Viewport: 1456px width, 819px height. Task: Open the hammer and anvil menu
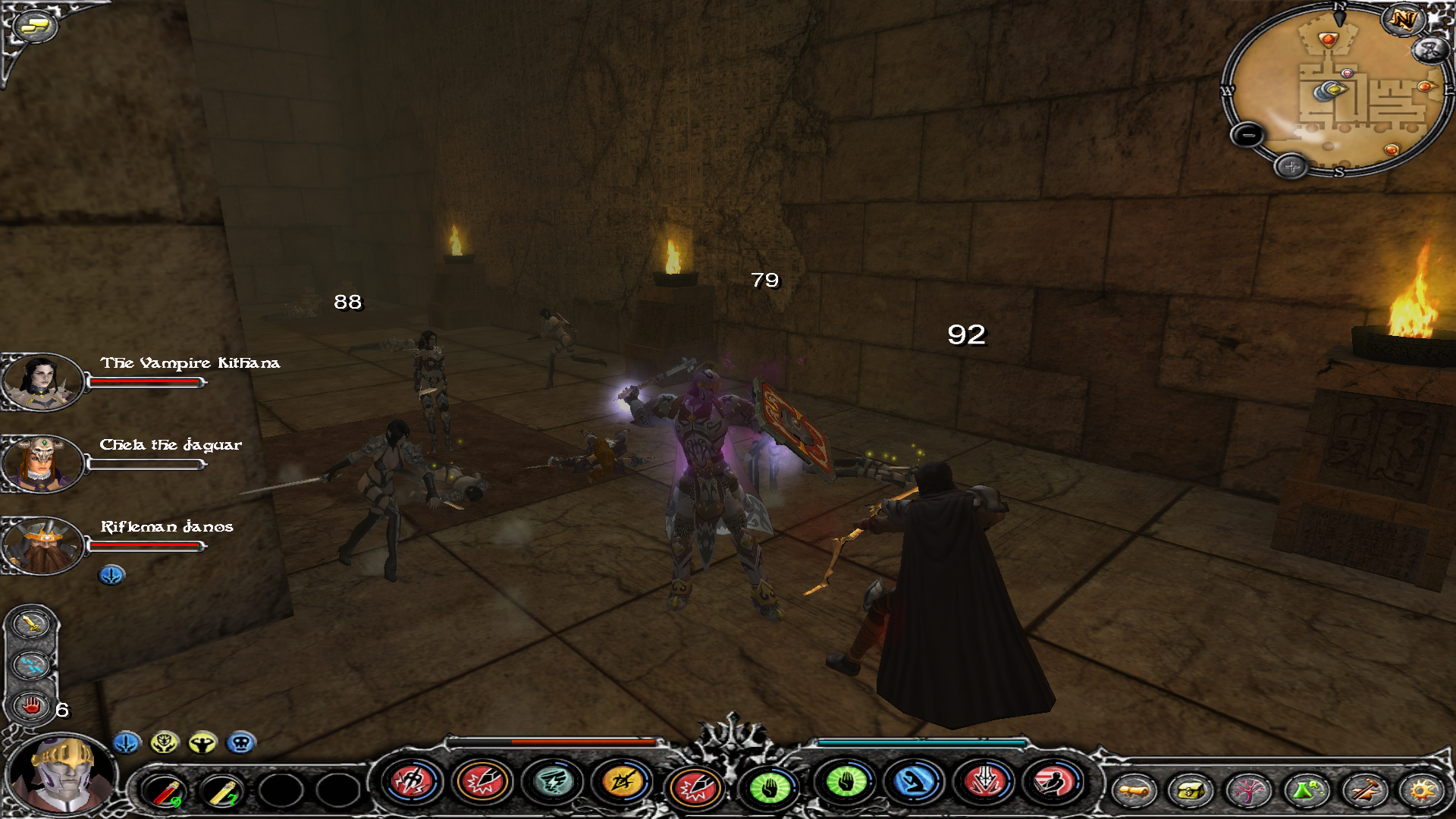click(x=1363, y=791)
